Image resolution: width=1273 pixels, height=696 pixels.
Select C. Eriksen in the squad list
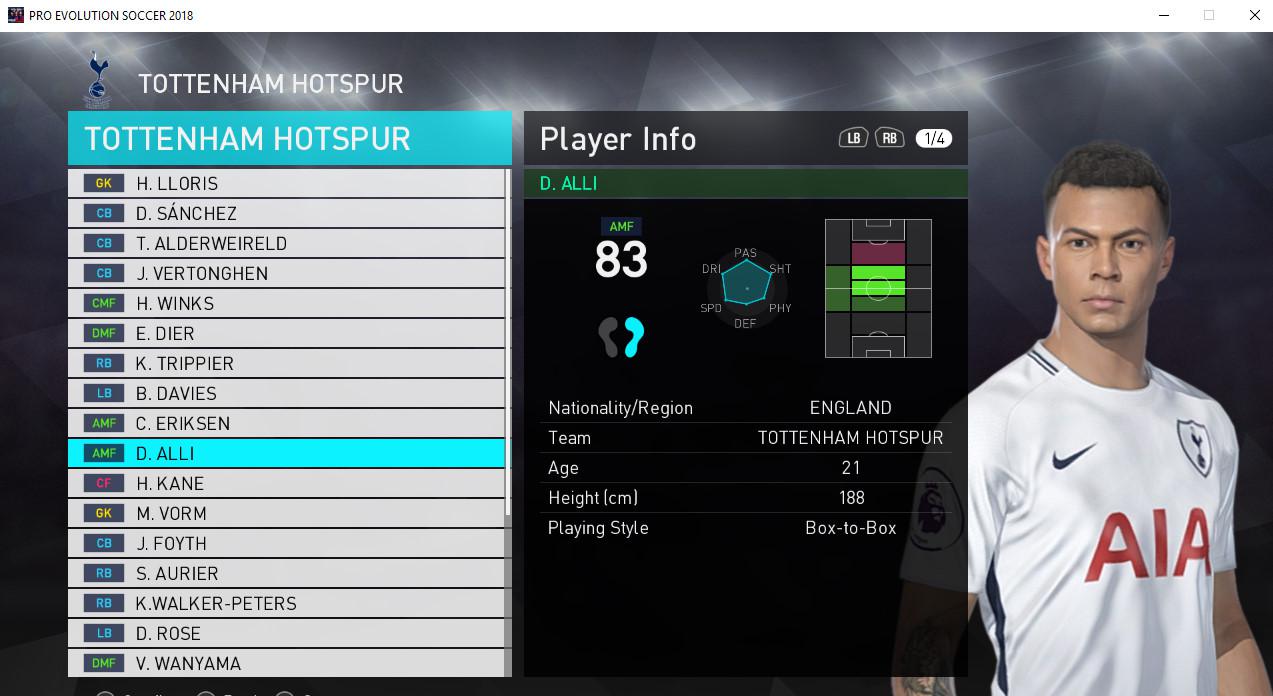286,423
